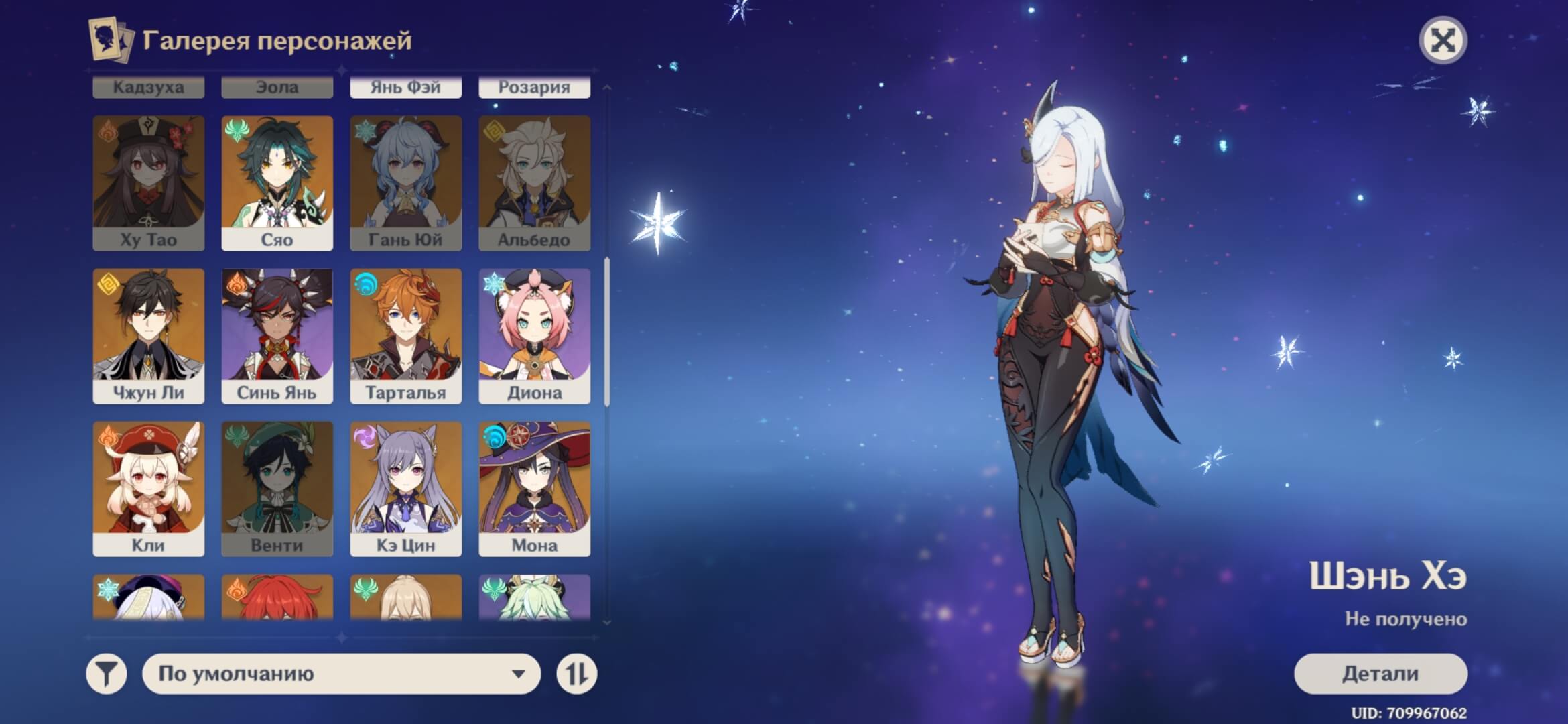
Task: Select the Чжун Ли character card
Action: [x=148, y=336]
